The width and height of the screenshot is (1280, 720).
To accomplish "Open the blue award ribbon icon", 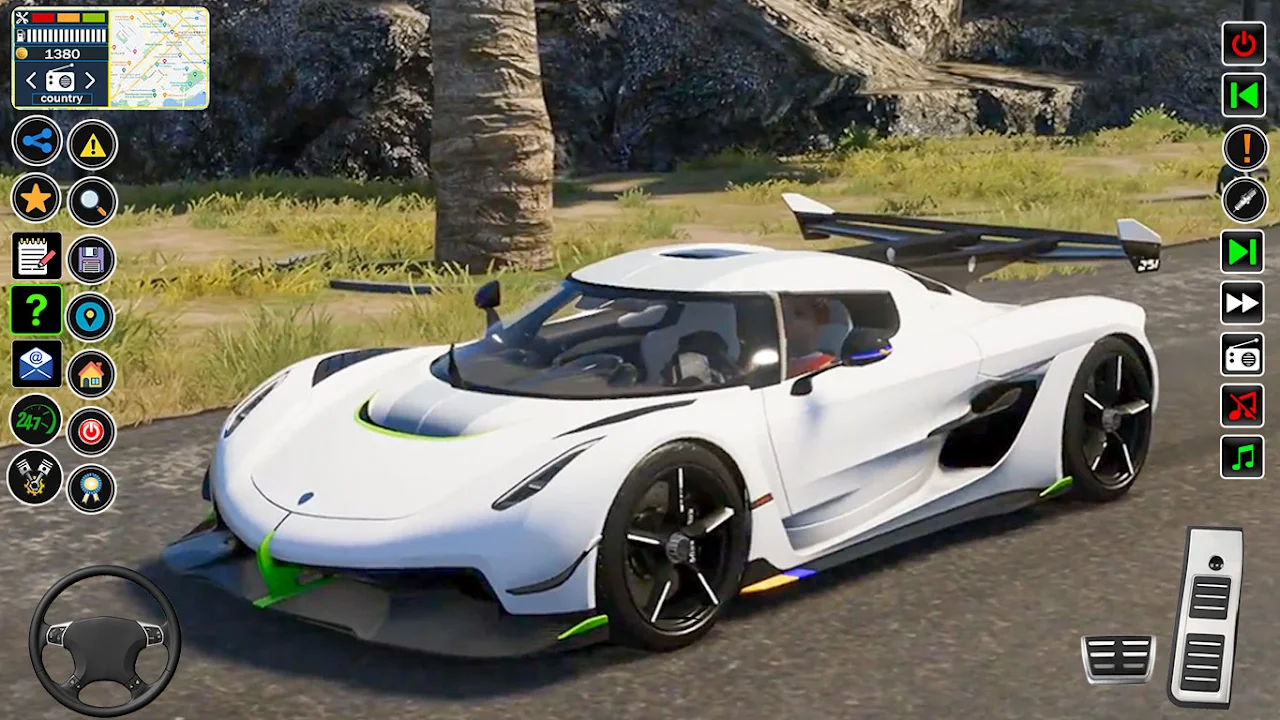I will [91, 489].
